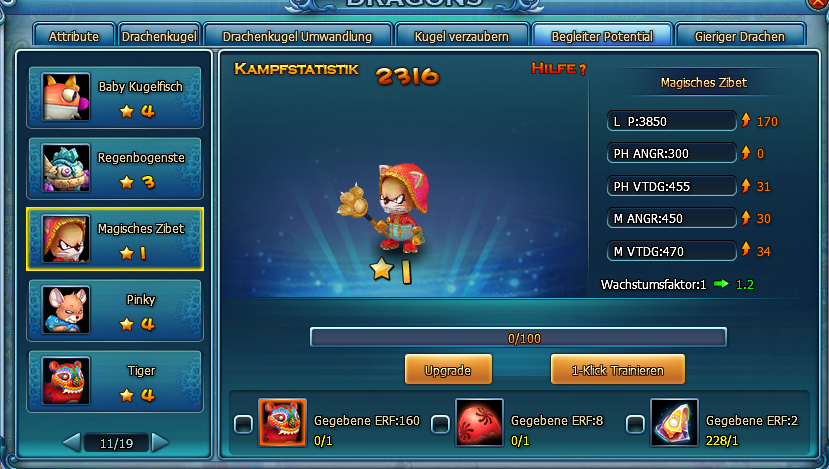The width and height of the screenshot is (829, 469).
Task: Tick the checkbox for the ERF:160 tiger mask
Action: pos(243,425)
